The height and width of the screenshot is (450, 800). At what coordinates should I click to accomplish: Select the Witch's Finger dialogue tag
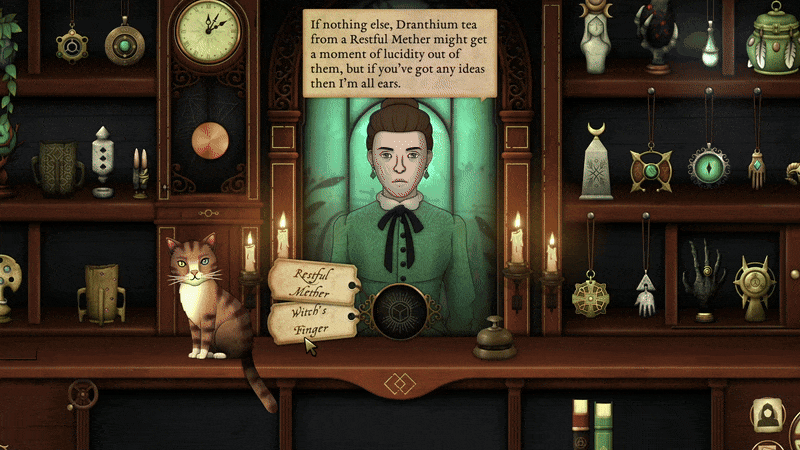(x=309, y=321)
